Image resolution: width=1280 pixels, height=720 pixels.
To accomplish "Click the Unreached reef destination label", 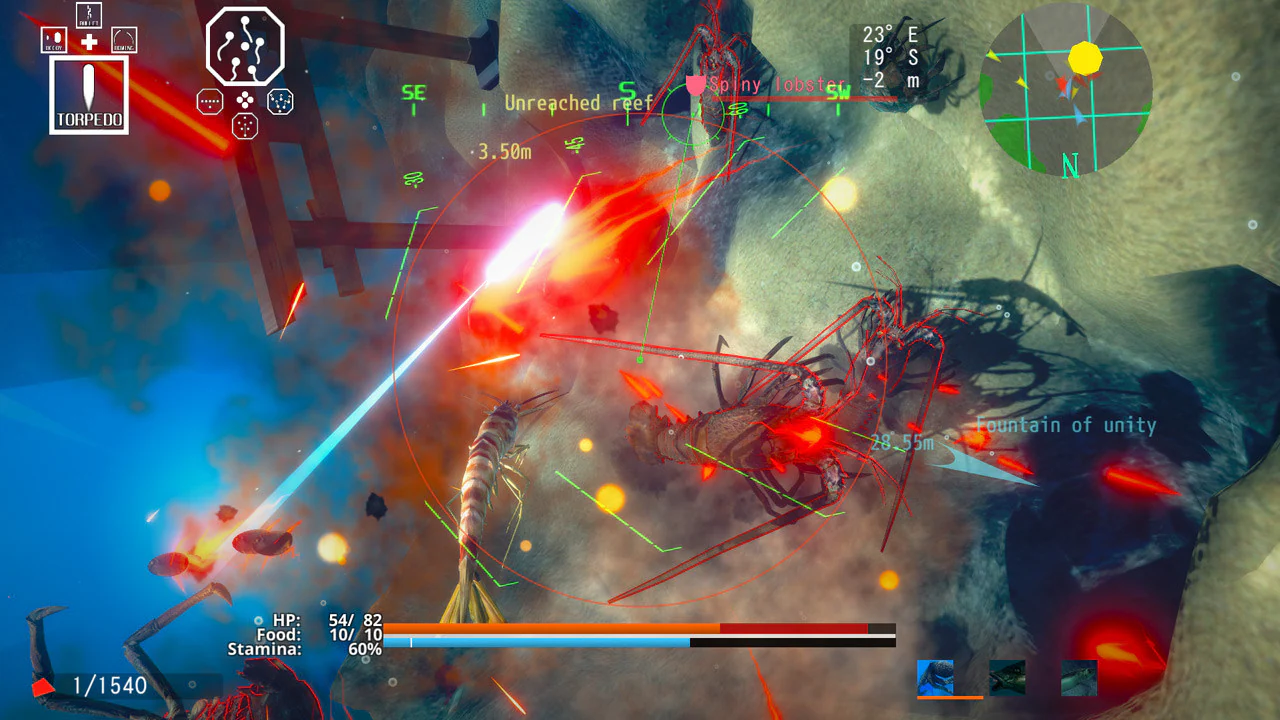I will [580, 103].
